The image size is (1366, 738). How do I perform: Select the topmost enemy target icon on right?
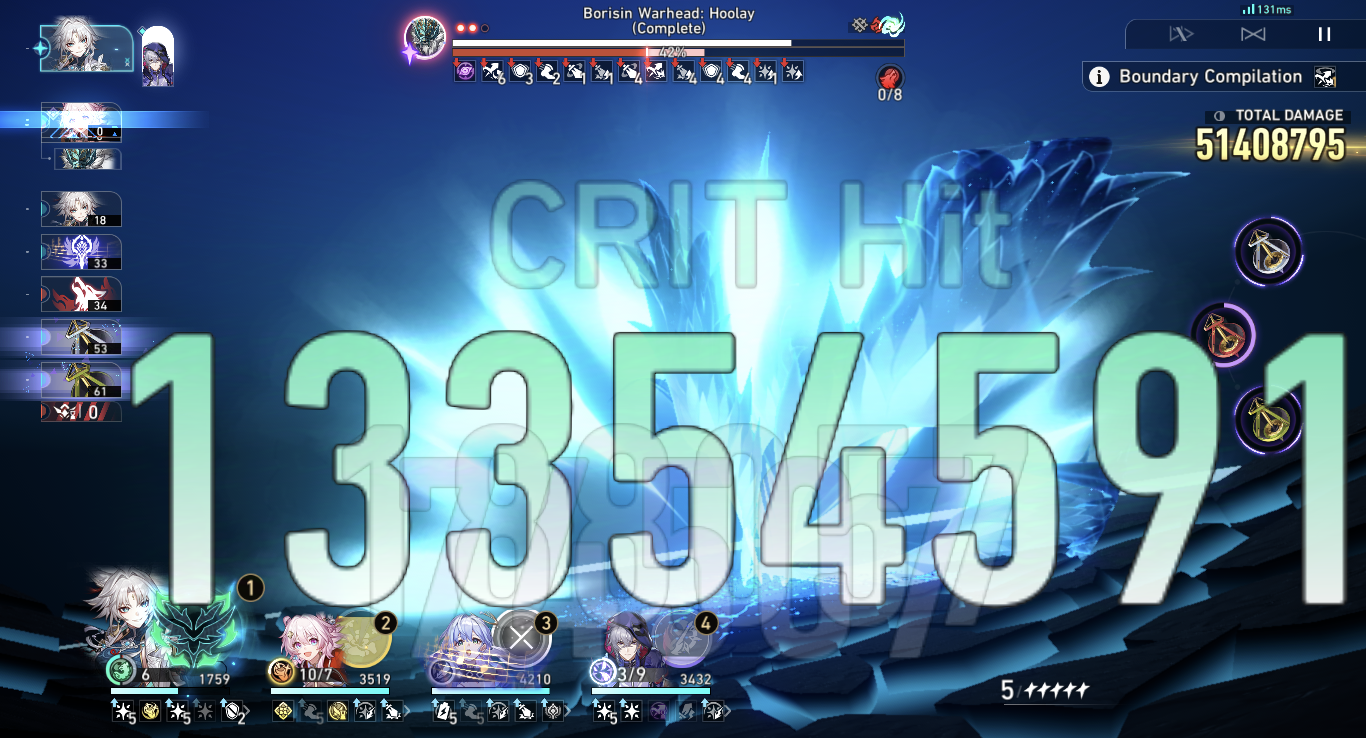point(1268,252)
